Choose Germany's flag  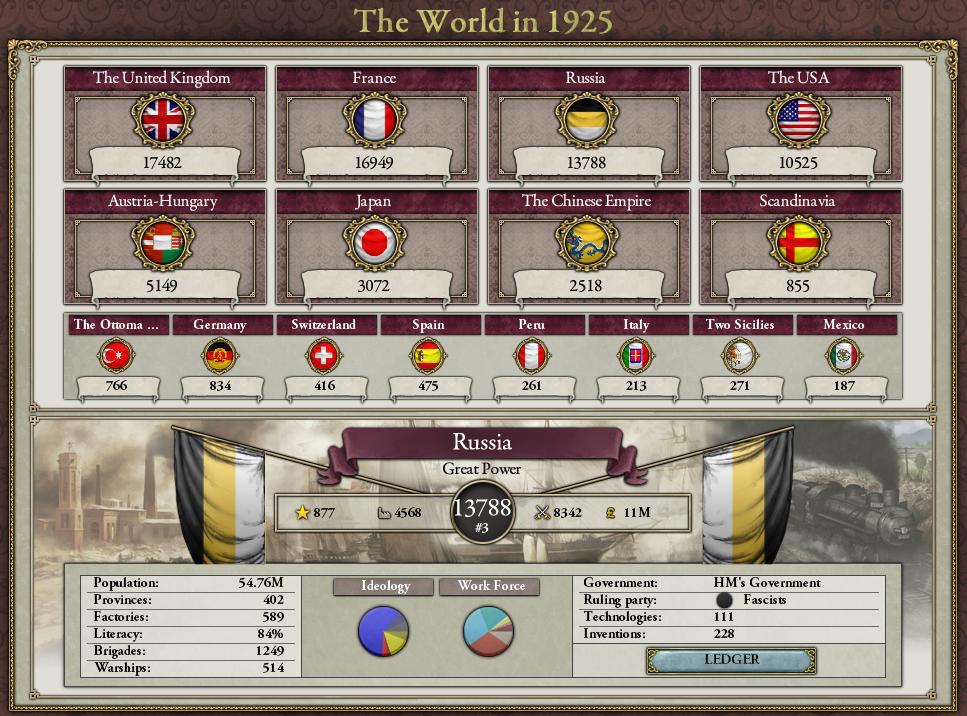(x=220, y=355)
